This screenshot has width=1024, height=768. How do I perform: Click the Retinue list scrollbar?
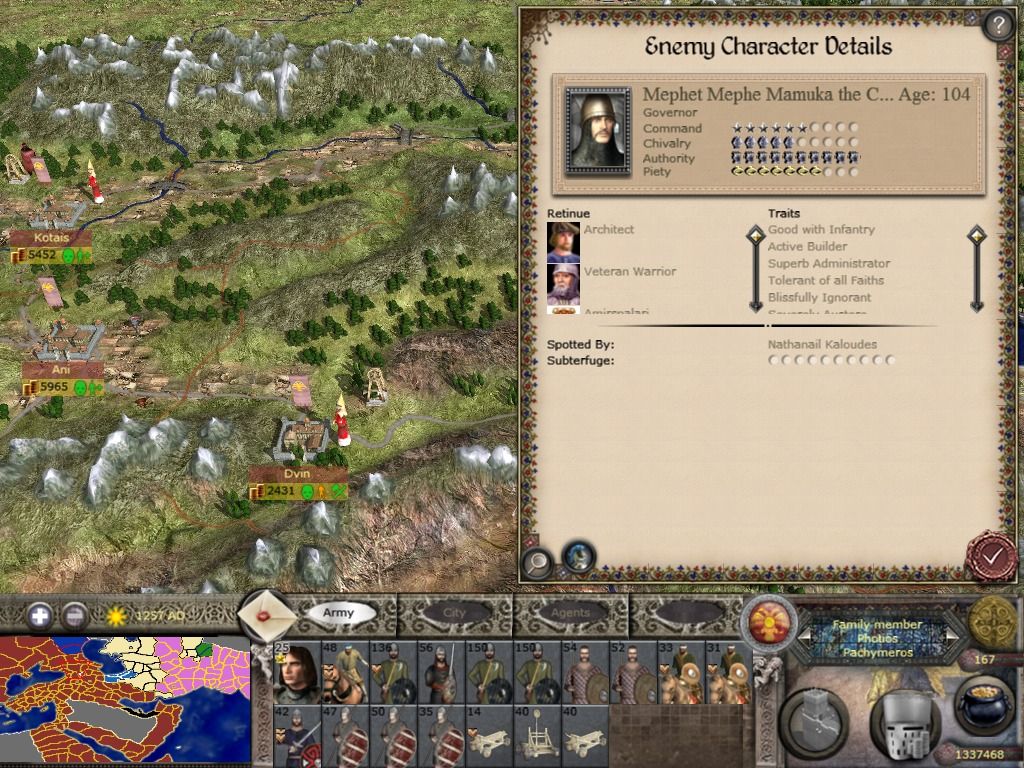pyautogui.click(x=757, y=270)
